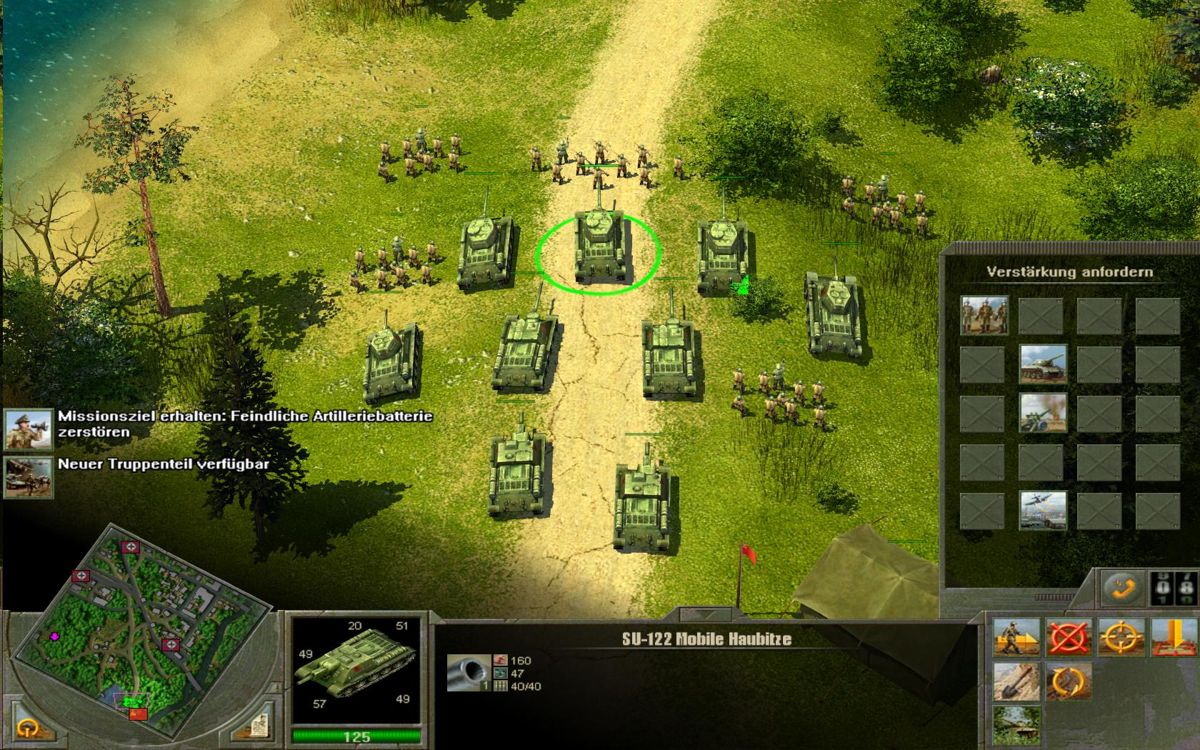Open the mission objectives document icon

point(261,718)
